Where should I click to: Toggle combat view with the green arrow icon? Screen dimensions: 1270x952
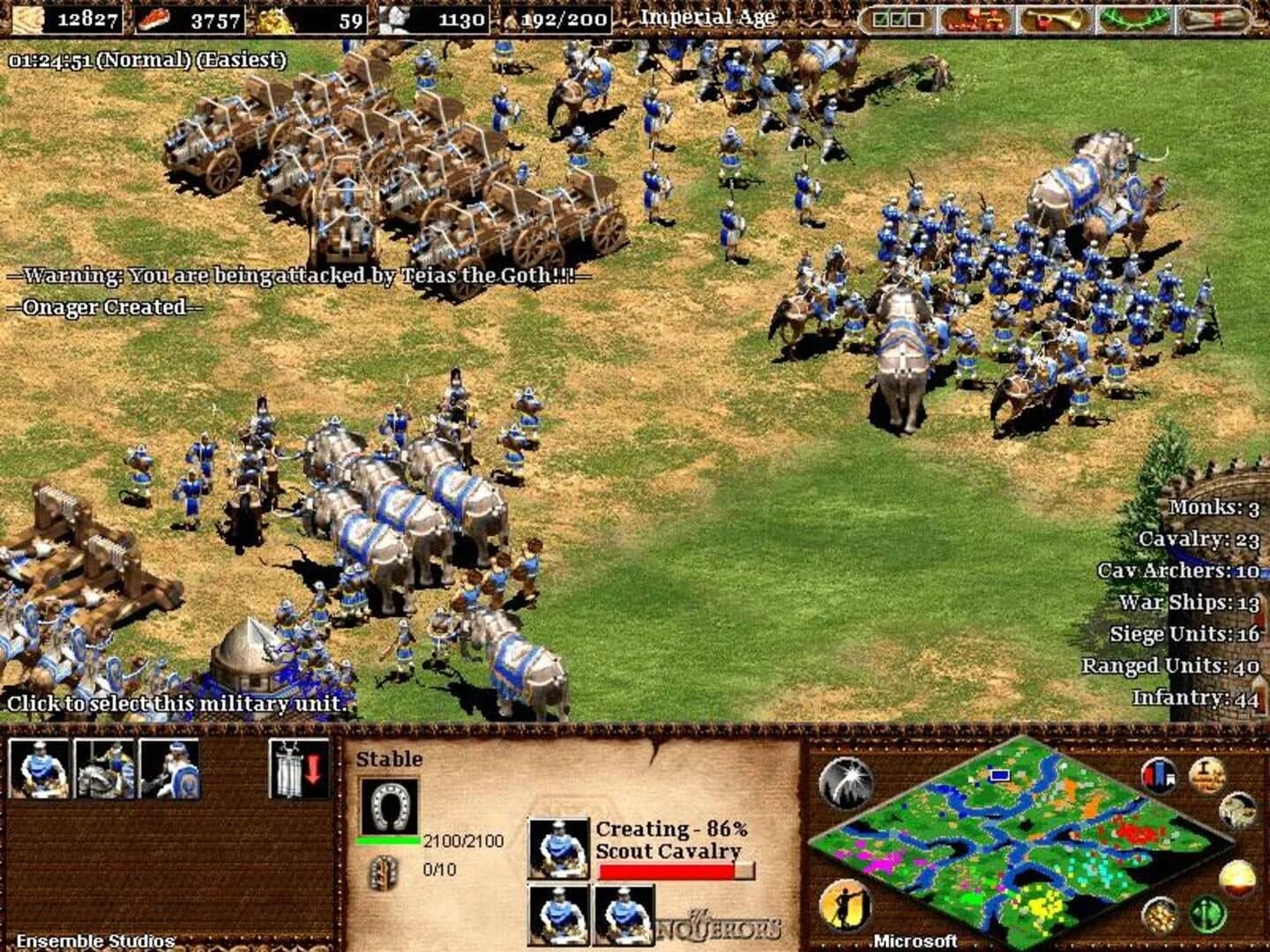coord(1206,913)
